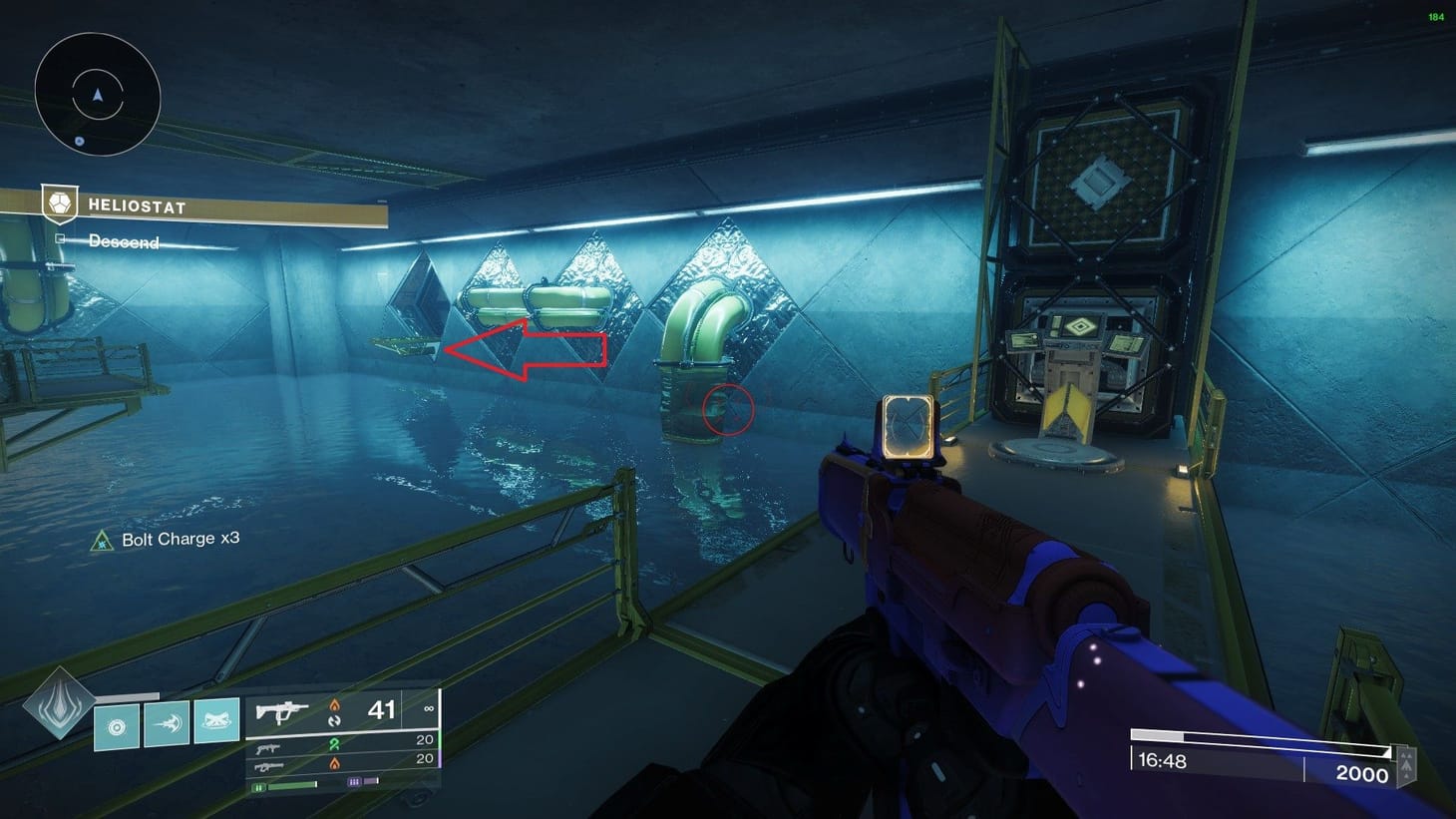
Task: Expand the Descend objective entry
Action: 123,241
